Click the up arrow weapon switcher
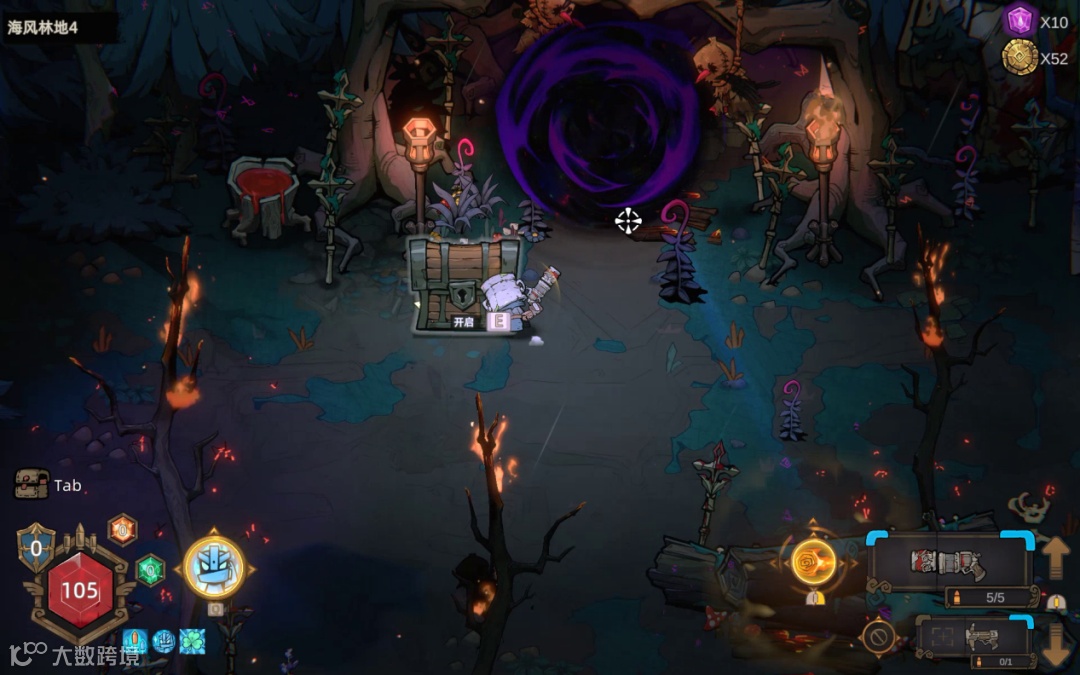This screenshot has width=1080, height=675. coord(1056,557)
